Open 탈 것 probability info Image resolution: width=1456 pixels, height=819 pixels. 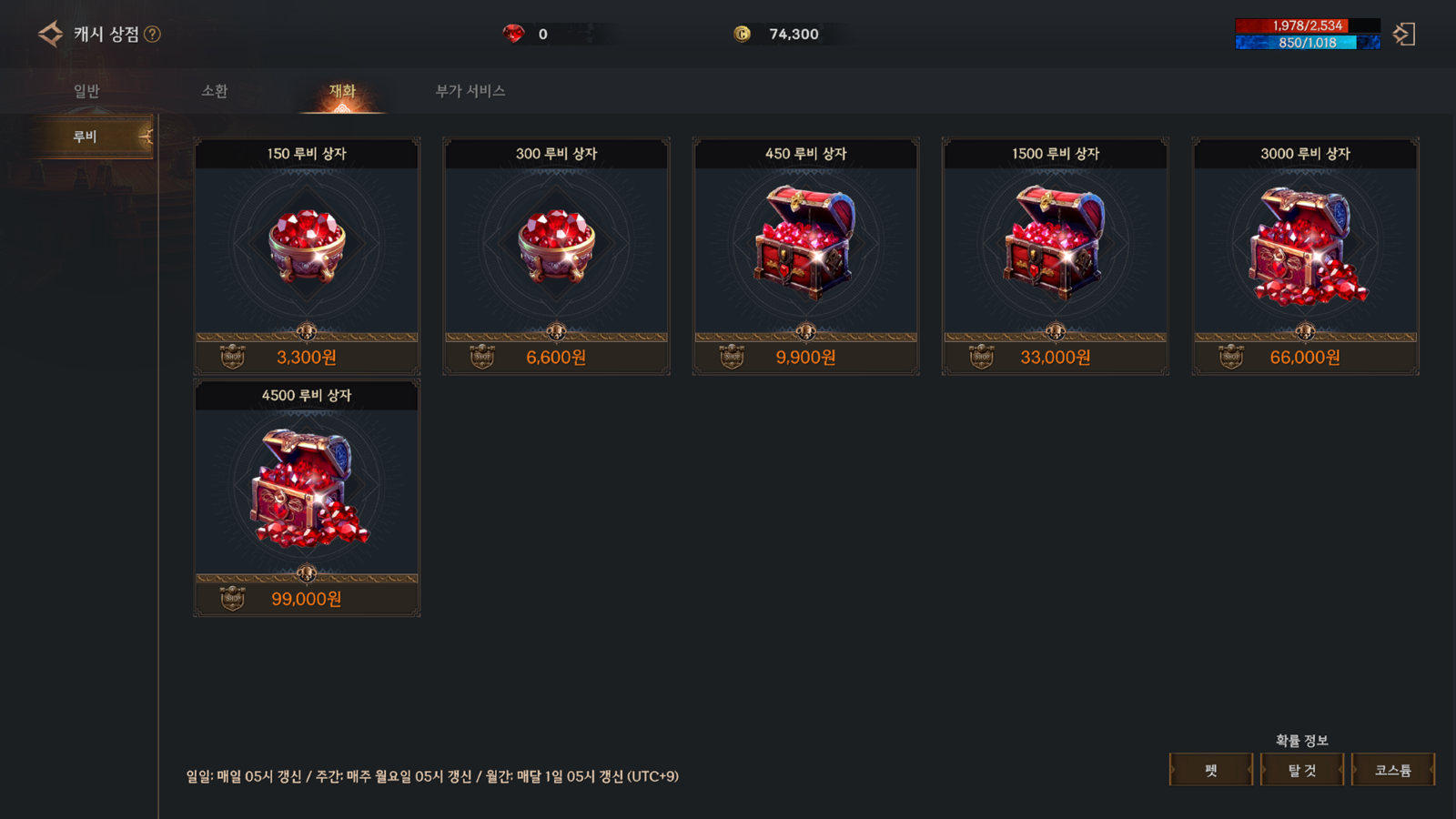coord(1301,770)
